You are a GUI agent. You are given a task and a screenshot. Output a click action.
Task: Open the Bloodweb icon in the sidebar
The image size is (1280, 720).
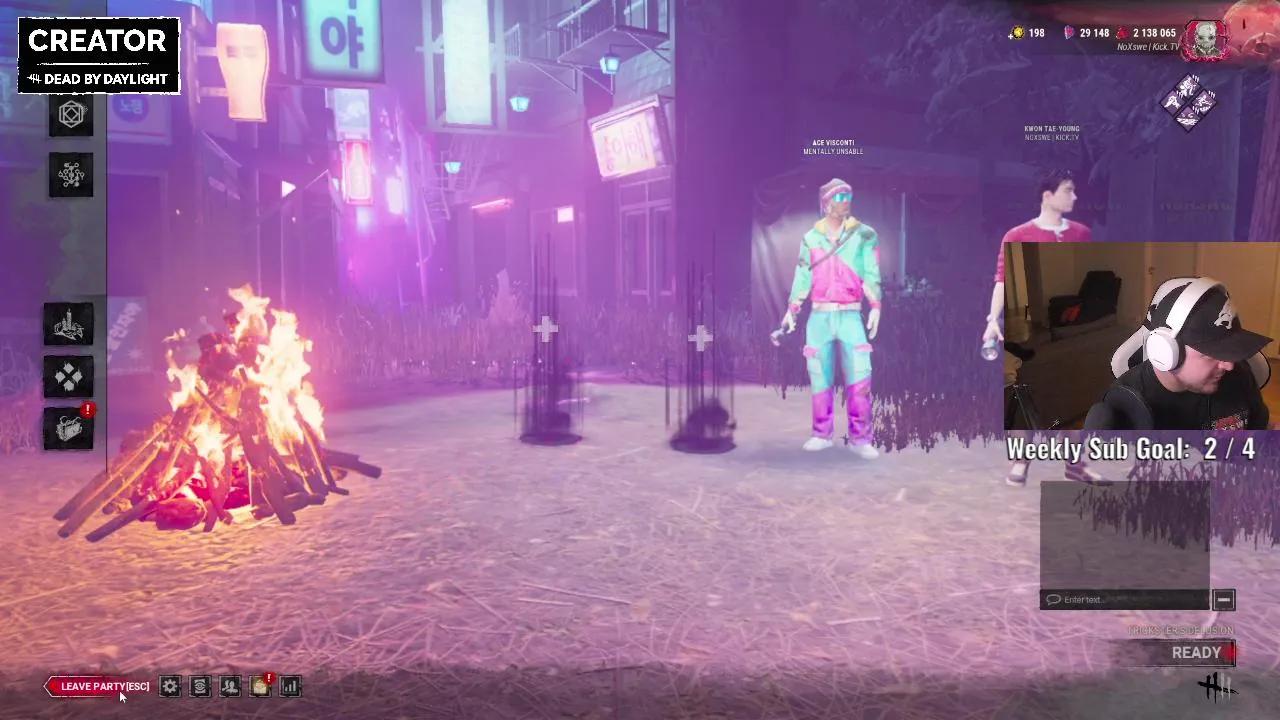point(70,175)
